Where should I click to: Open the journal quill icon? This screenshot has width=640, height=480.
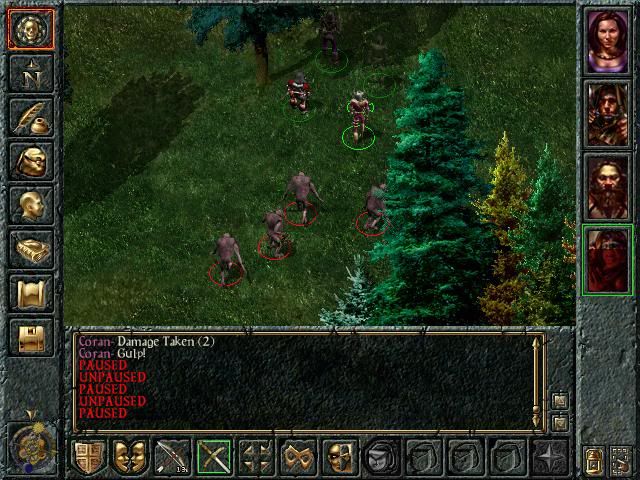pos(30,118)
